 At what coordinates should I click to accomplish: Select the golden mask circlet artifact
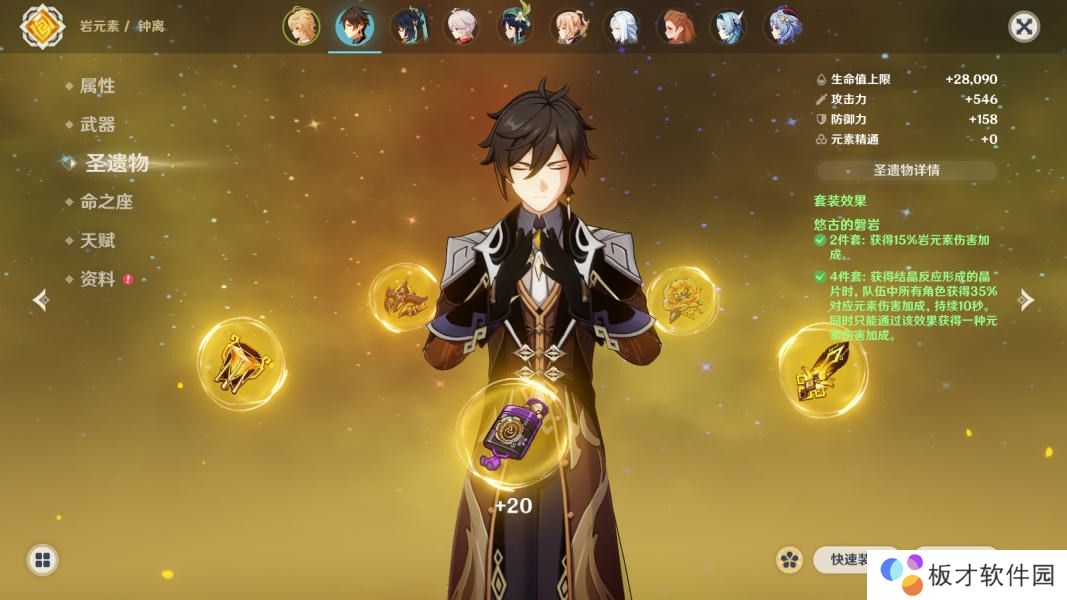403,297
